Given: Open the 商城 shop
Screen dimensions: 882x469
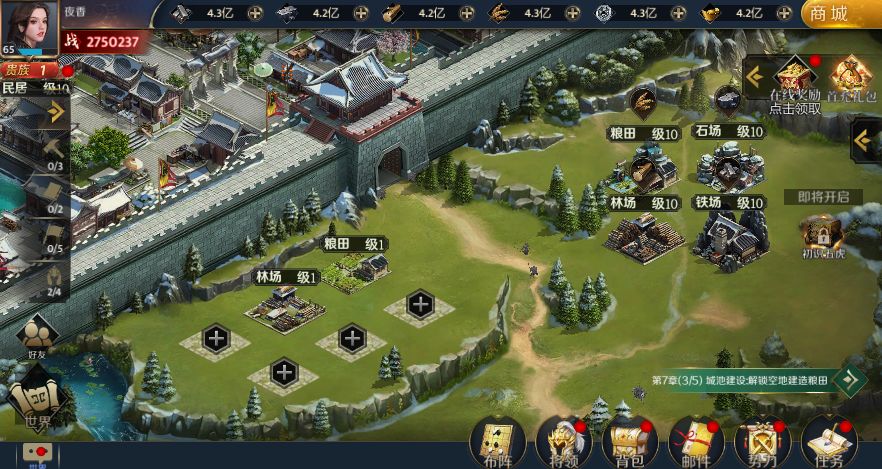Looking at the screenshot, I should pyautogui.click(x=838, y=14).
